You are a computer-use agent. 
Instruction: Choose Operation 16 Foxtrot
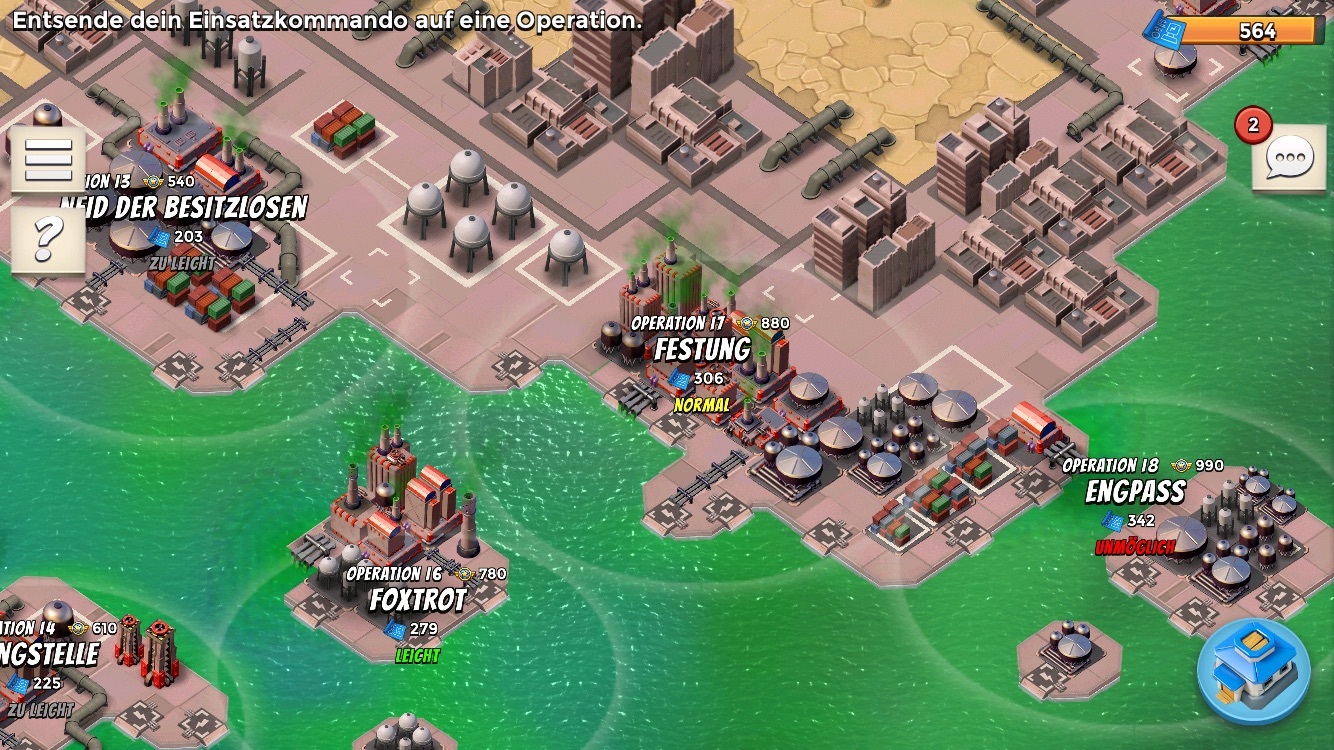tap(418, 600)
